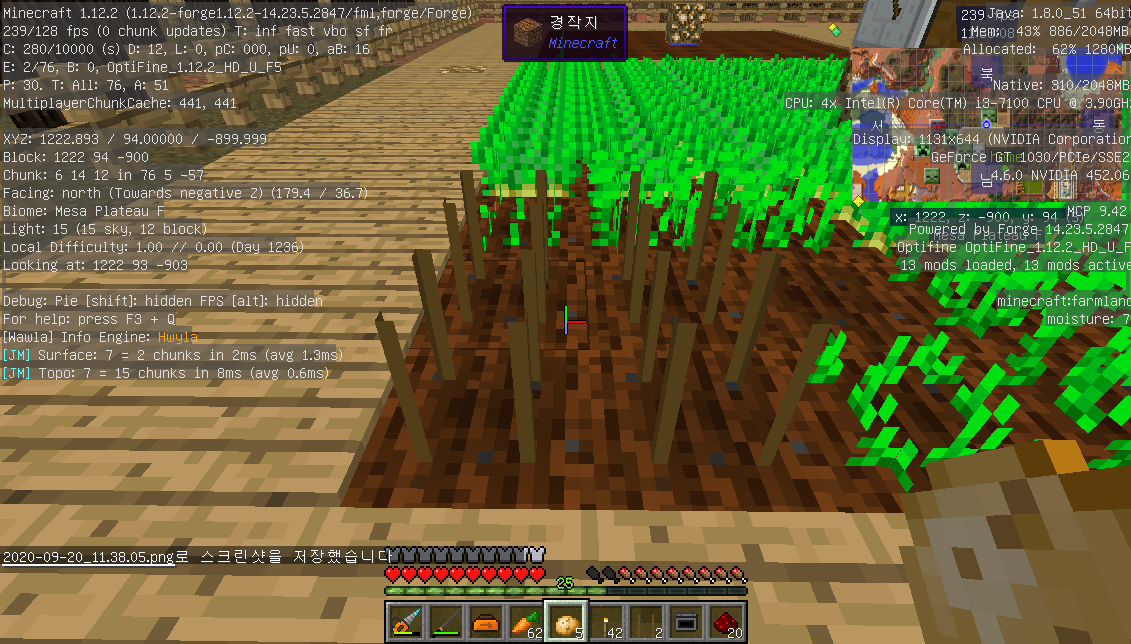Image resolution: width=1131 pixels, height=644 pixels.
Task: Pick the torch stack in the hotbar
Action: pyautogui.click(x=606, y=622)
